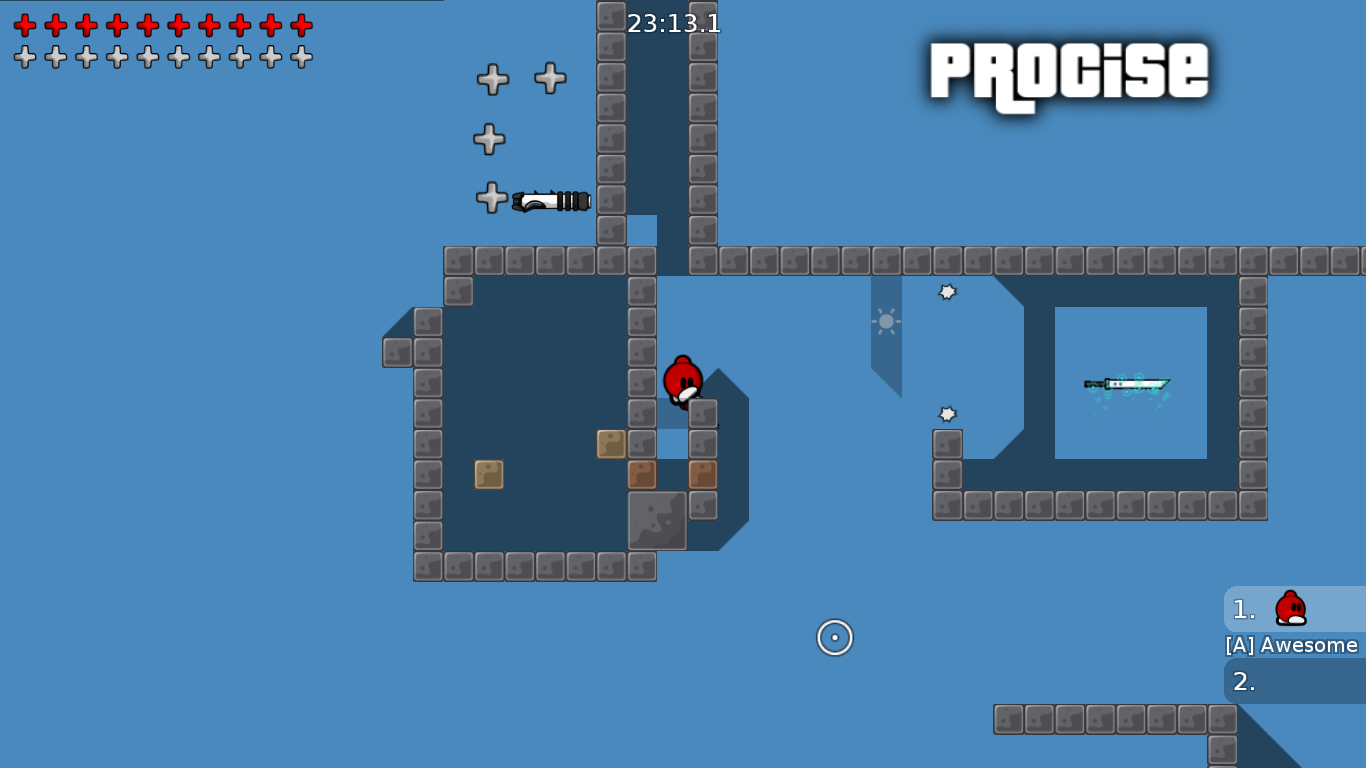Open the PROCISE title logo

[x=1068, y=72]
